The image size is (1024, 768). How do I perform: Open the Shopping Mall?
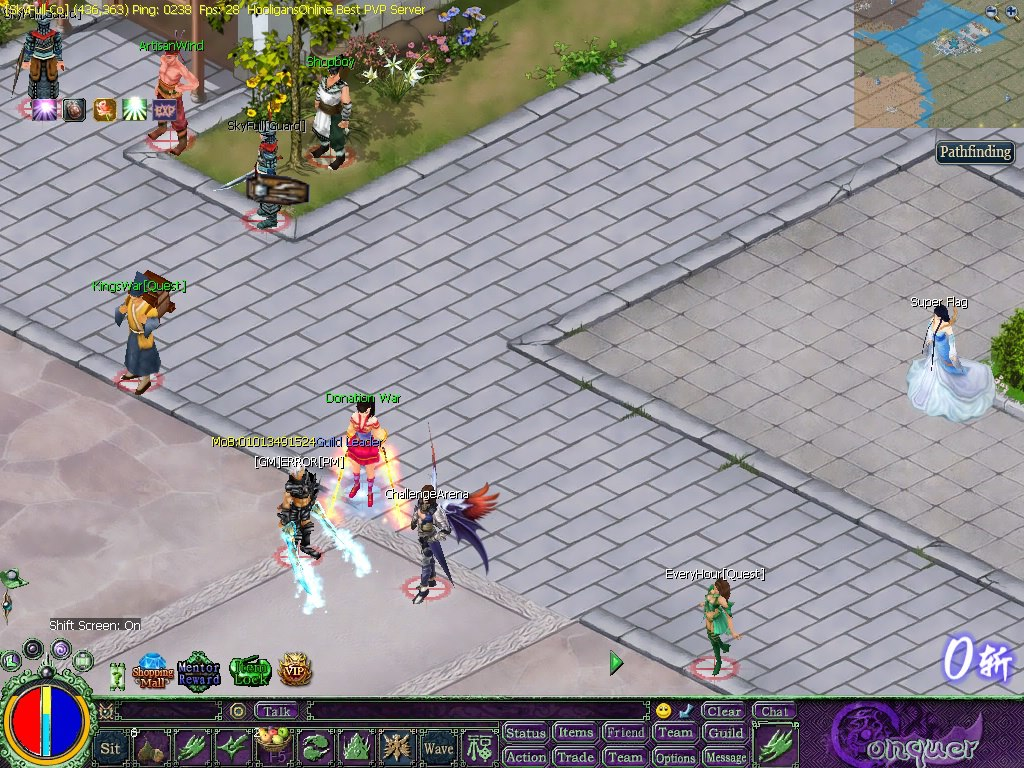(x=153, y=671)
